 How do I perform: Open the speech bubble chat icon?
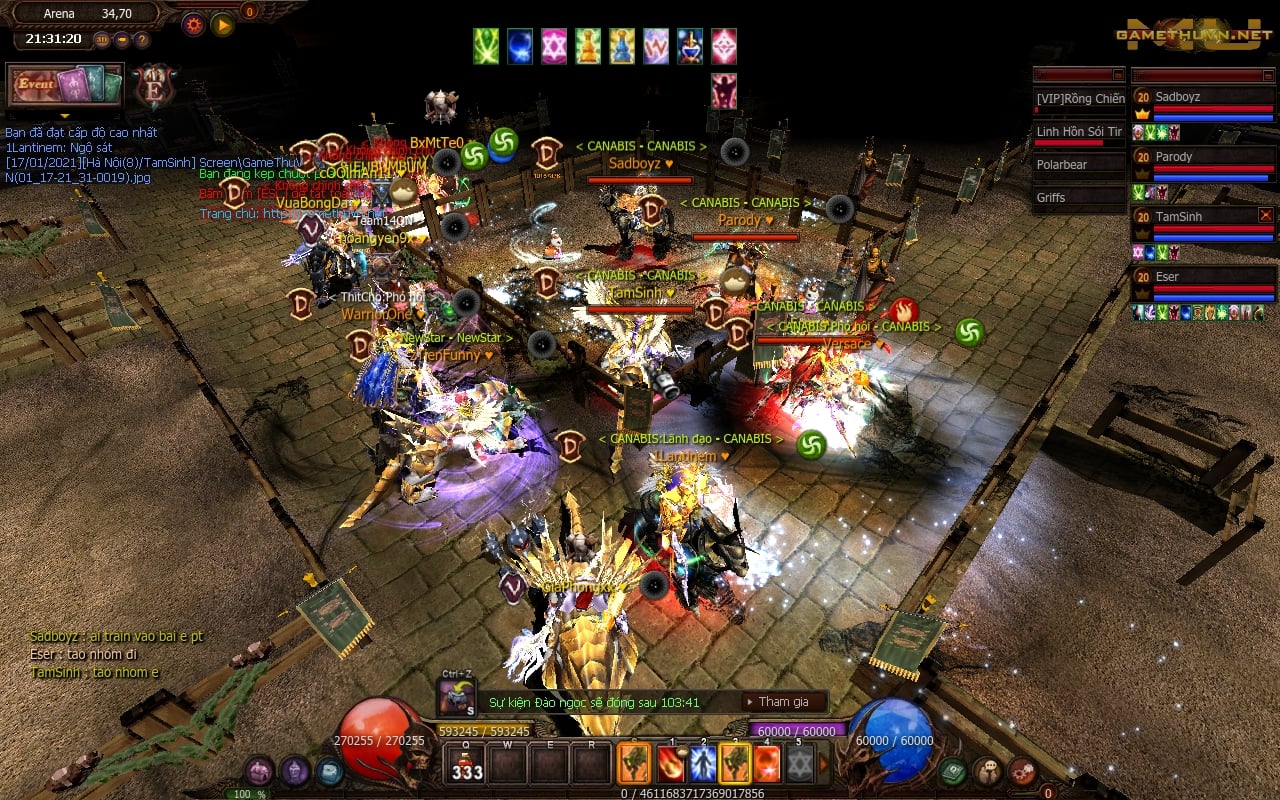click(x=987, y=771)
